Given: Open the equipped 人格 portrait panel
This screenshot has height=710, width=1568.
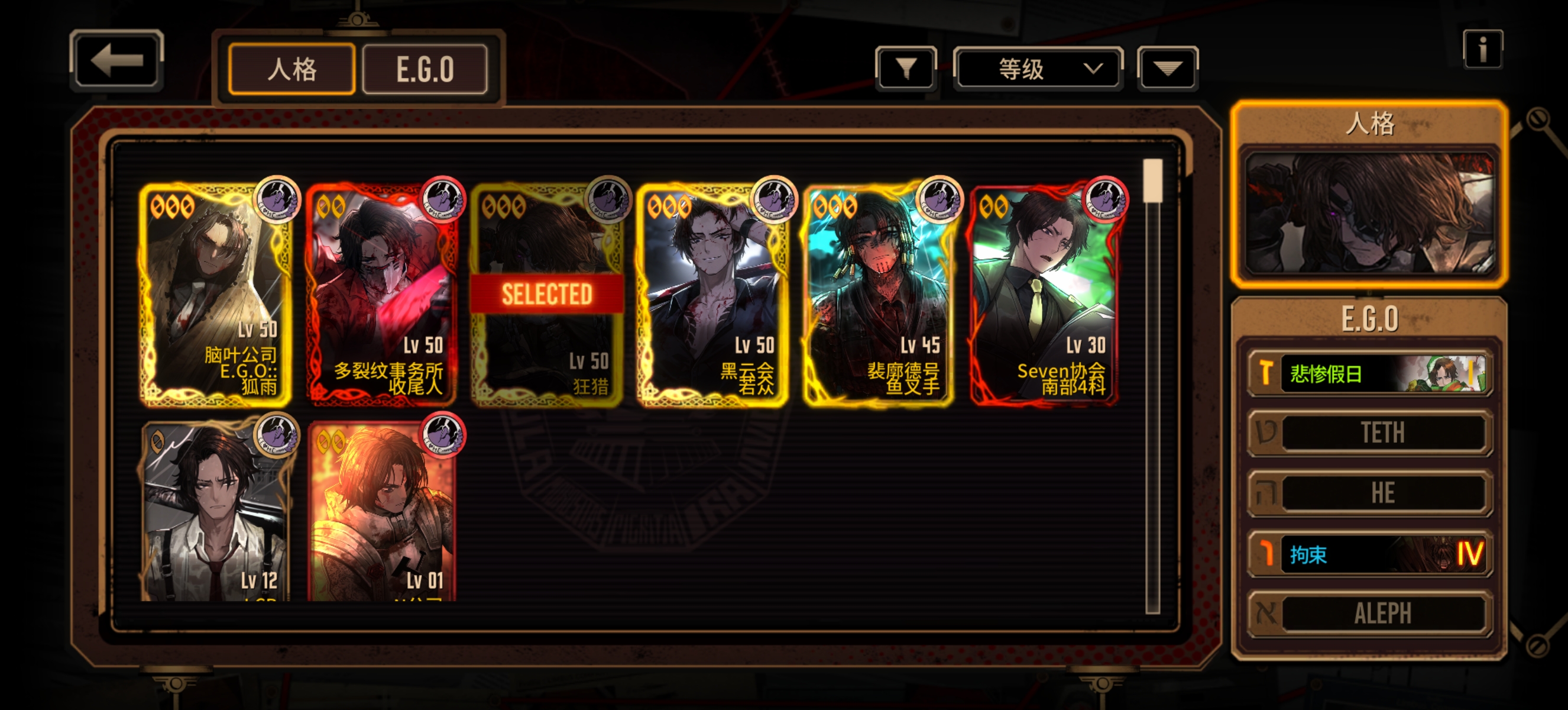Looking at the screenshot, I should 1369,212.
